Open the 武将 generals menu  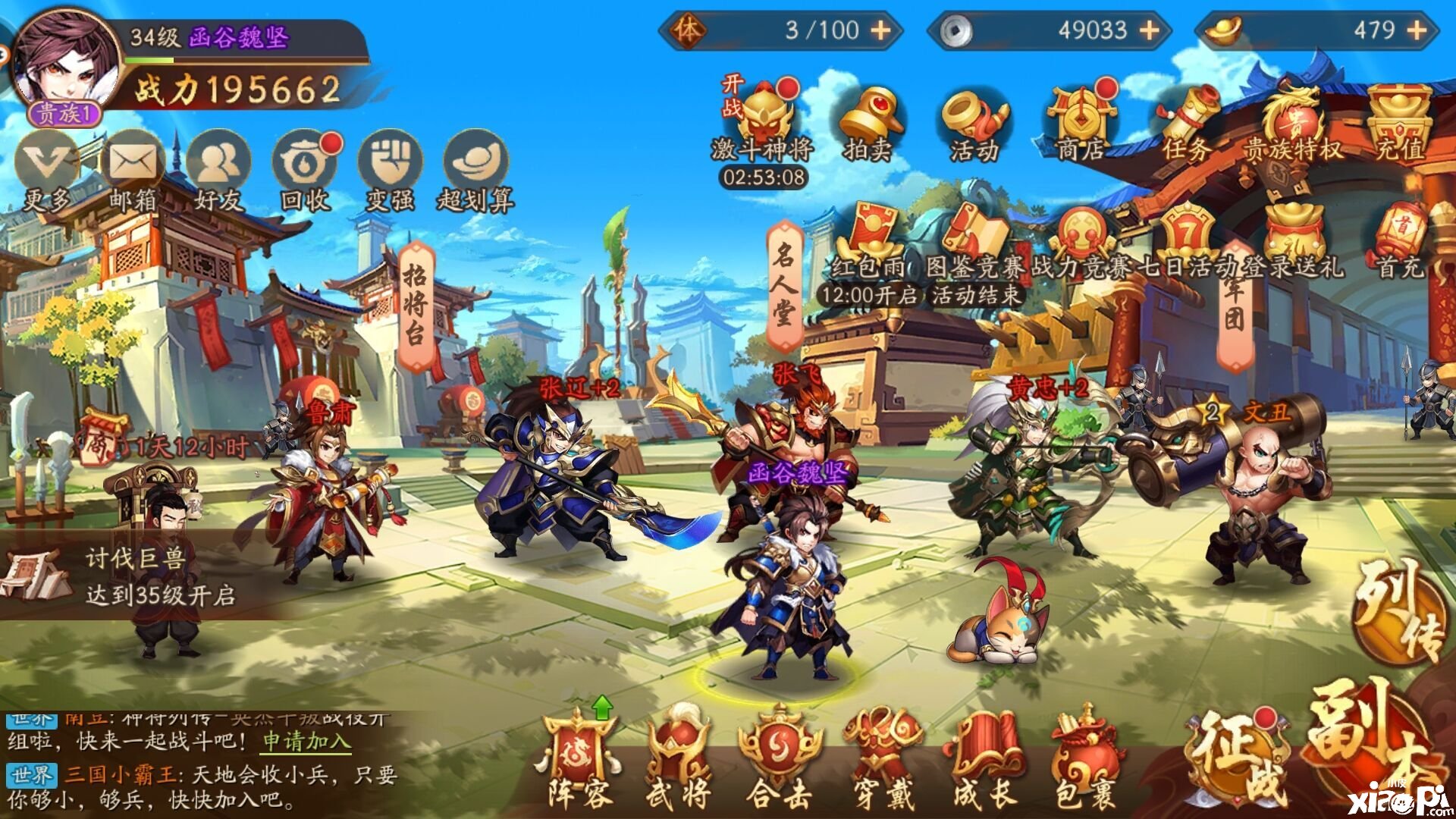(679, 758)
